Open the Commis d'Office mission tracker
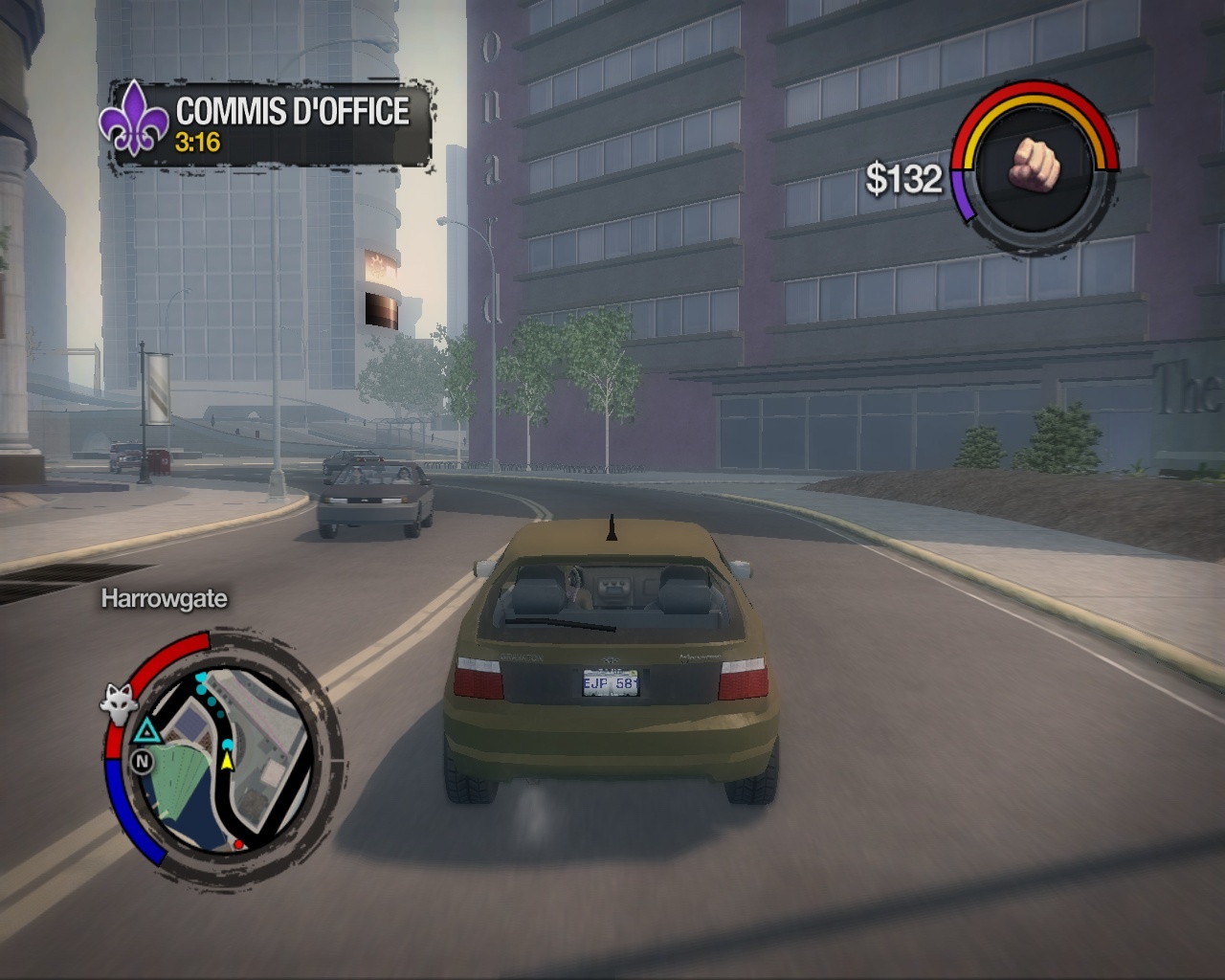1225x980 pixels. 291,124
